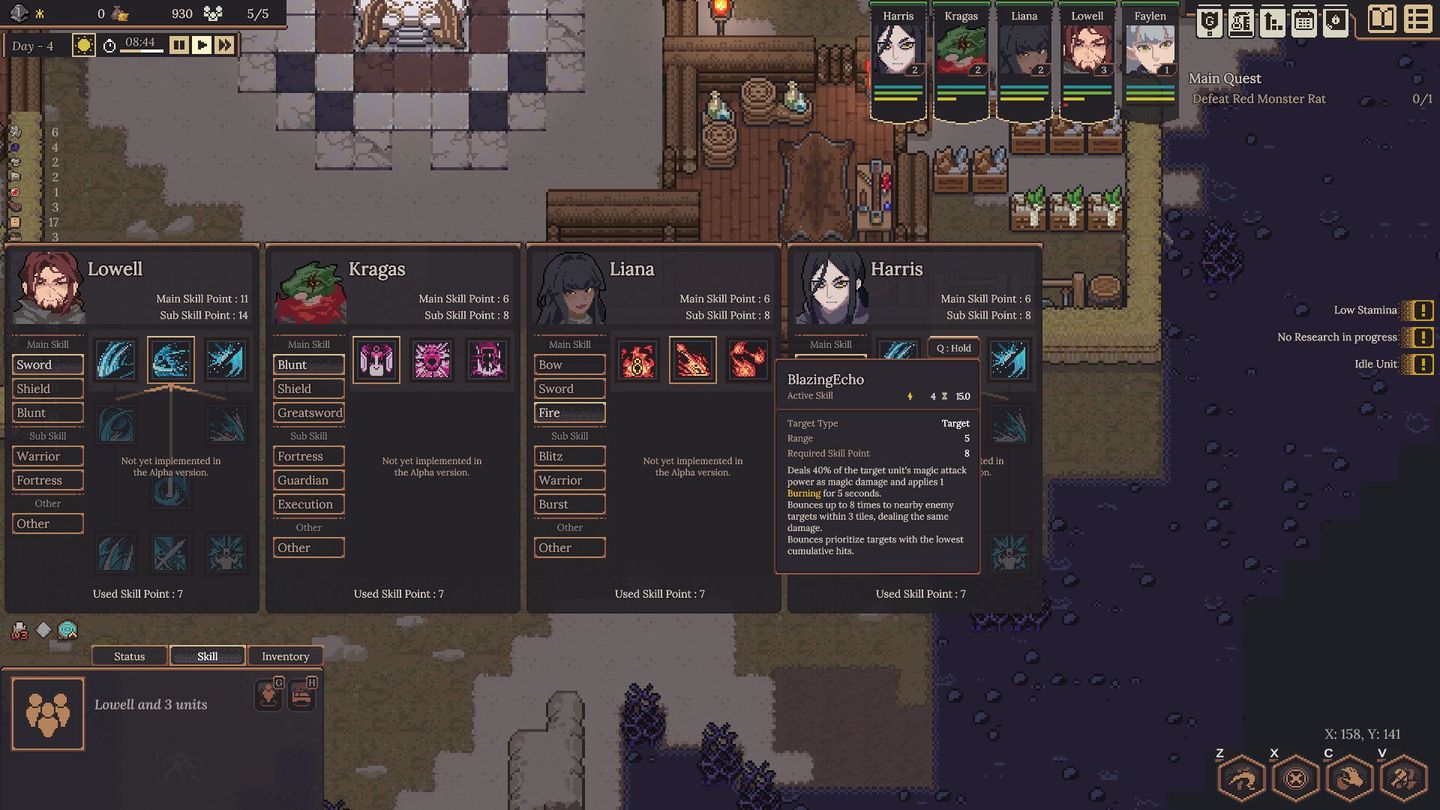Expand the Idle Unit alert
The image size is (1440, 810).
coord(1422,365)
